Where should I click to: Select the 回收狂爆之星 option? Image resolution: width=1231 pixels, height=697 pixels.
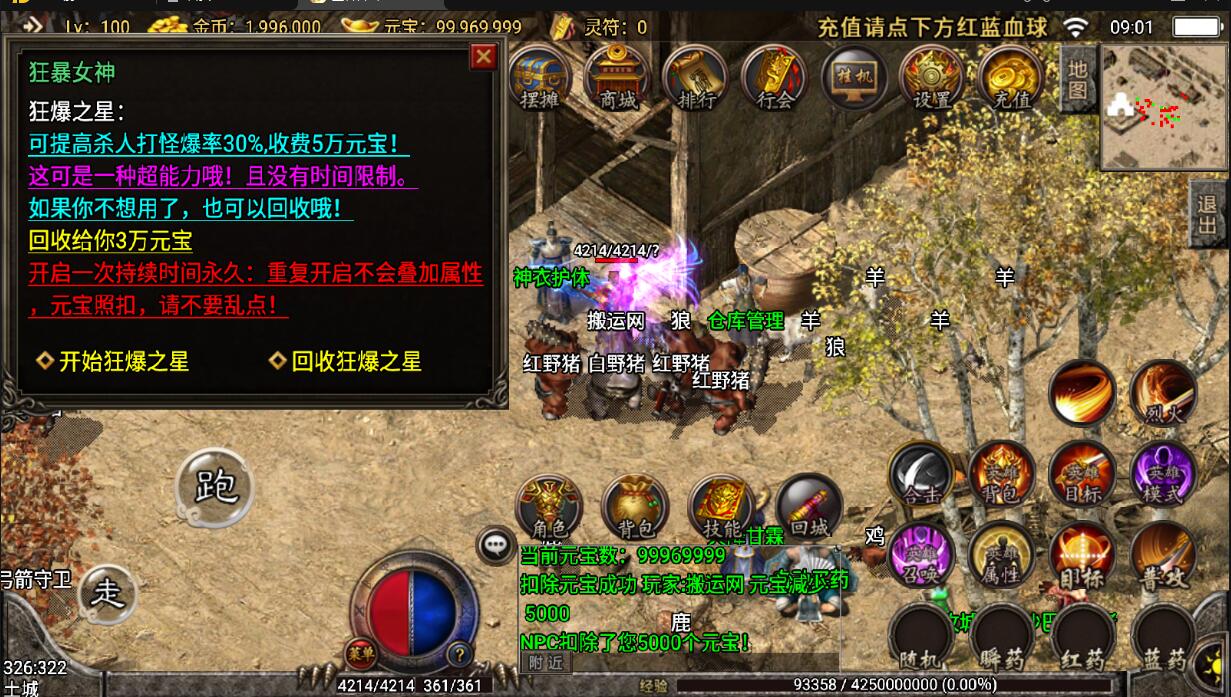(356, 361)
